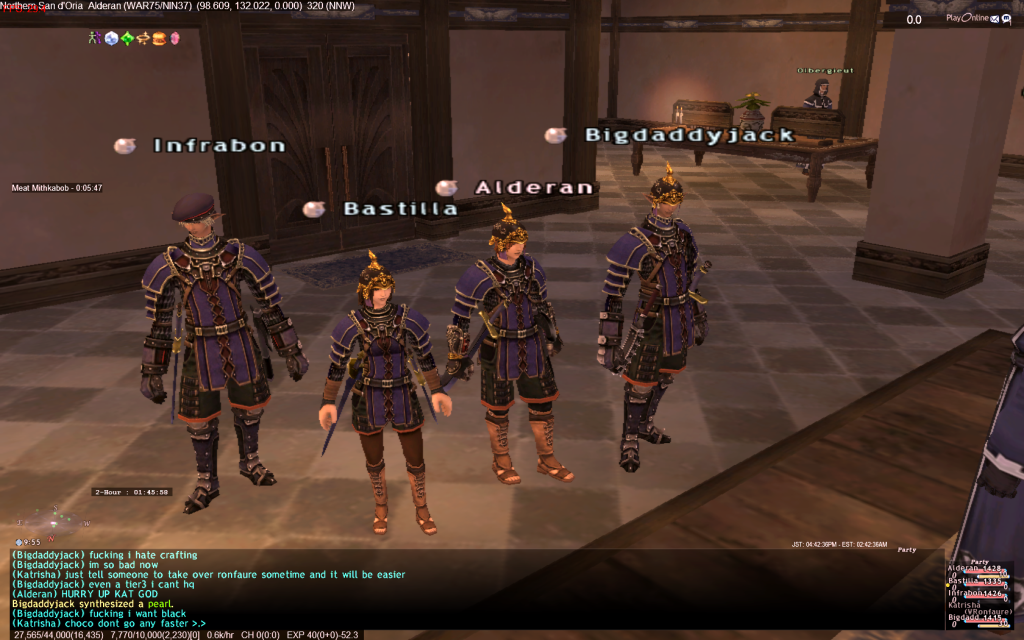Click the pink gem status icon
The image size is (1024, 640).
click(174, 38)
